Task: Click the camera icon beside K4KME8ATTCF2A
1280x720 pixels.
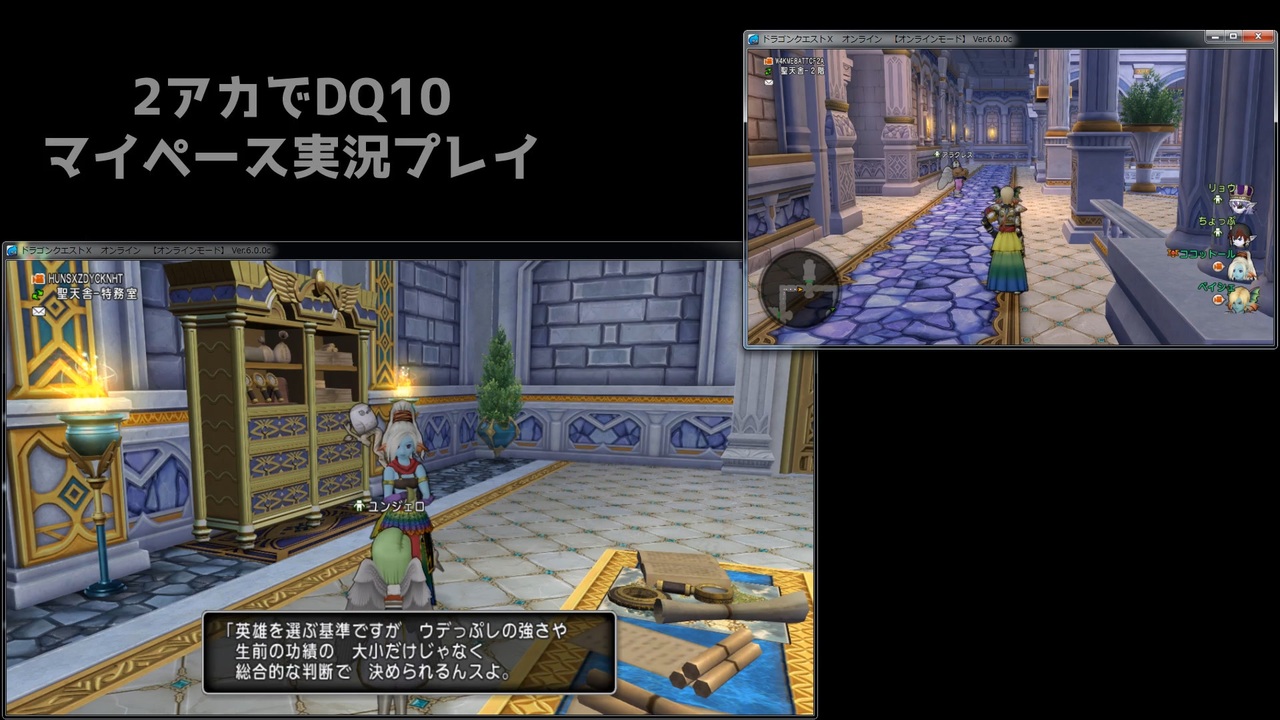Action: (x=768, y=61)
